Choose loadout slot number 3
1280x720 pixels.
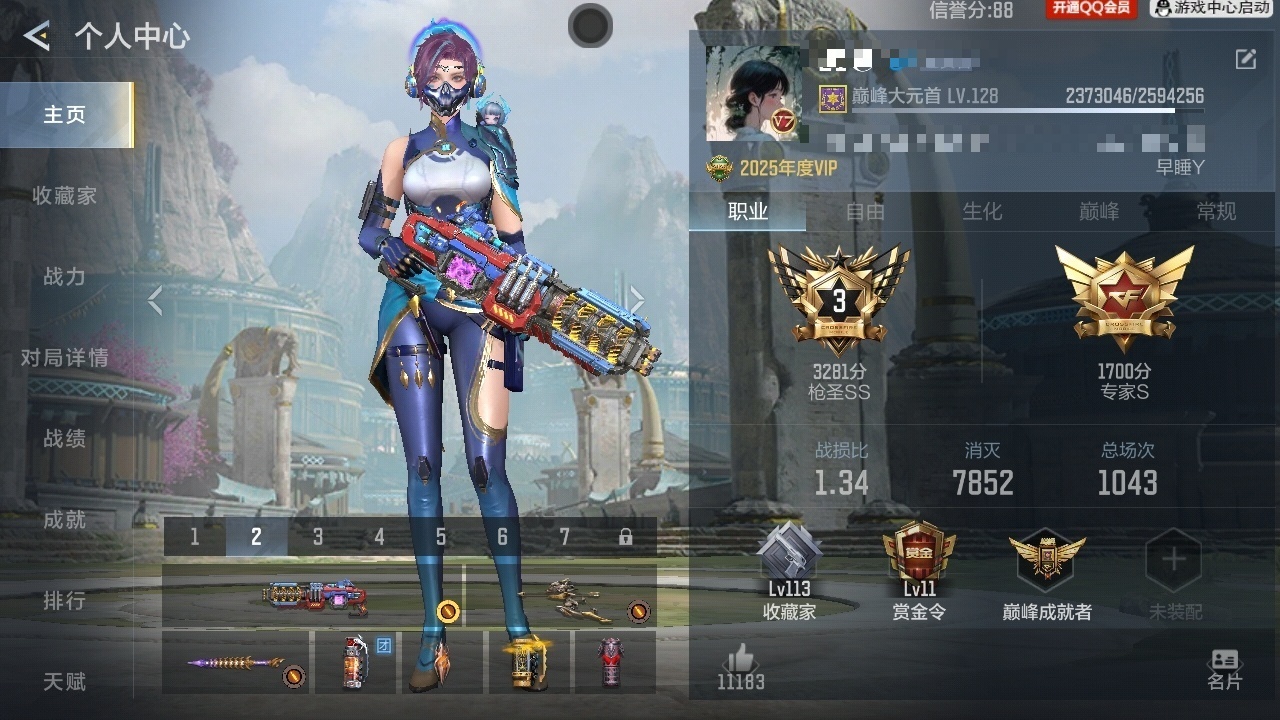pyautogui.click(x=318, y=537)
